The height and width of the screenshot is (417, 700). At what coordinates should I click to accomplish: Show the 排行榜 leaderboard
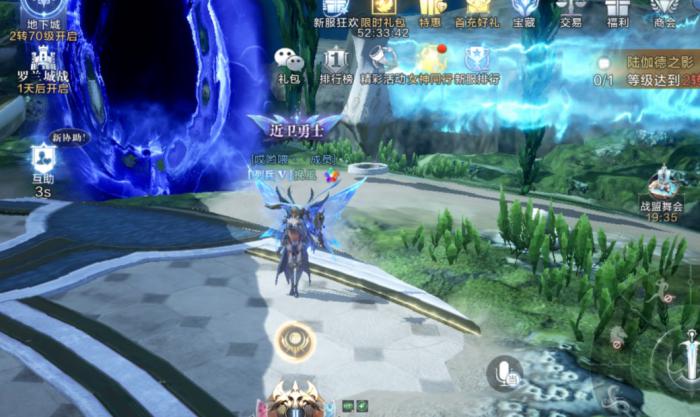(x=337, y=62)
